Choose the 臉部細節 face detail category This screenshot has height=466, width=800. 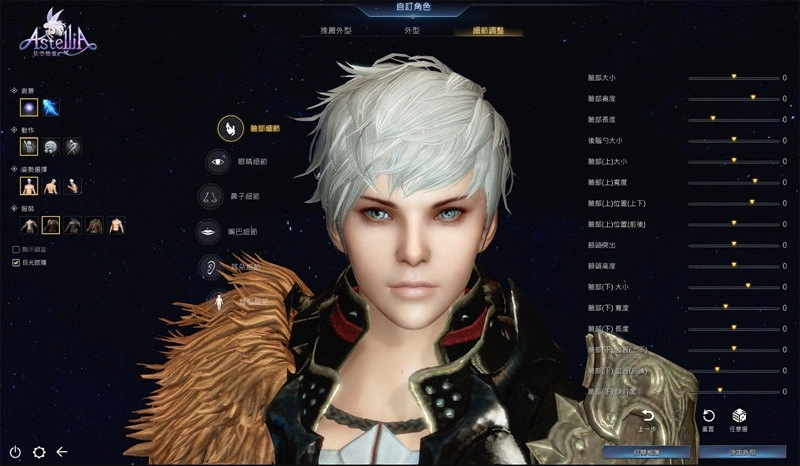[232, 128]
